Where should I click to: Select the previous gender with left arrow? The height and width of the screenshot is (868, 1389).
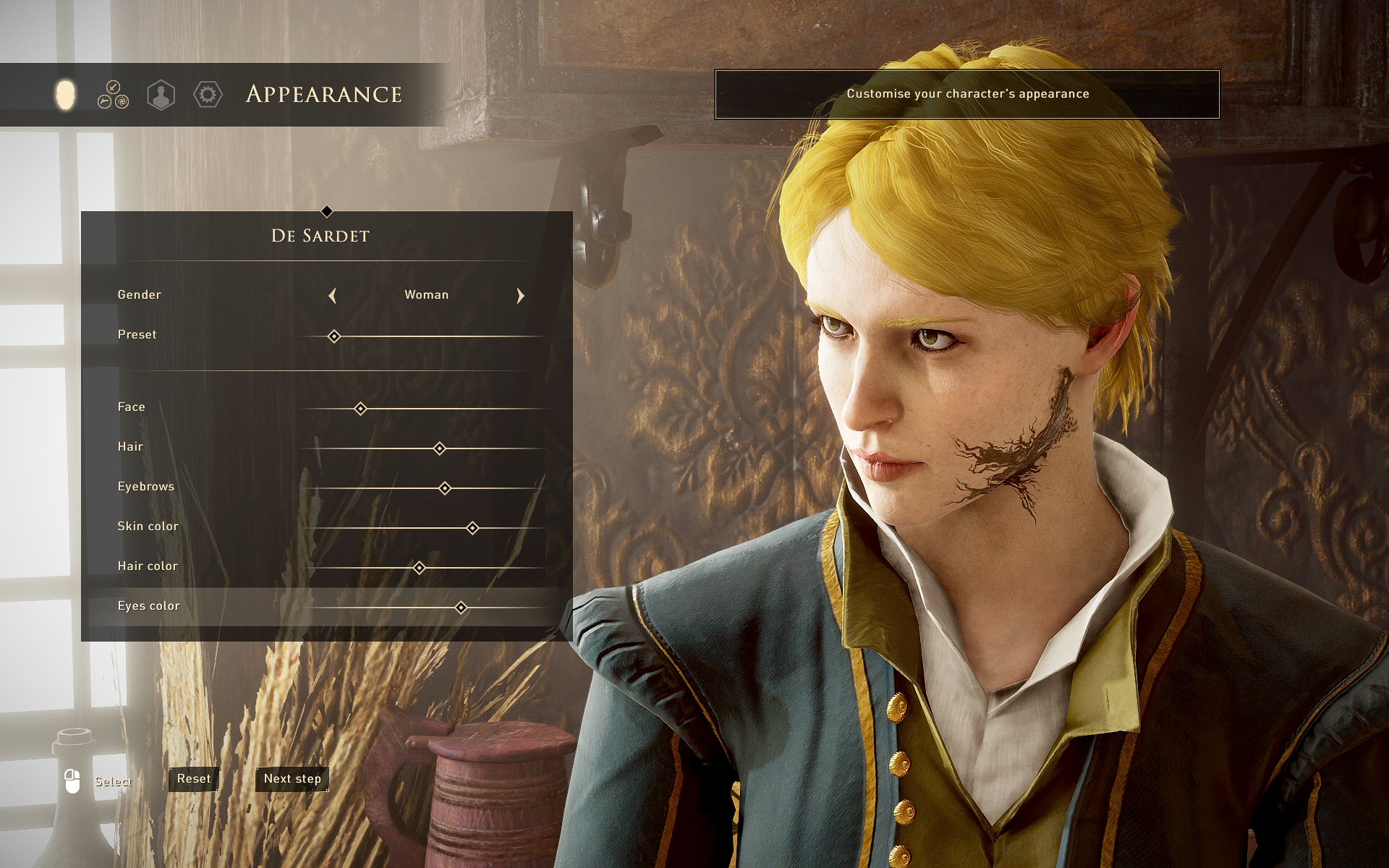333,295
